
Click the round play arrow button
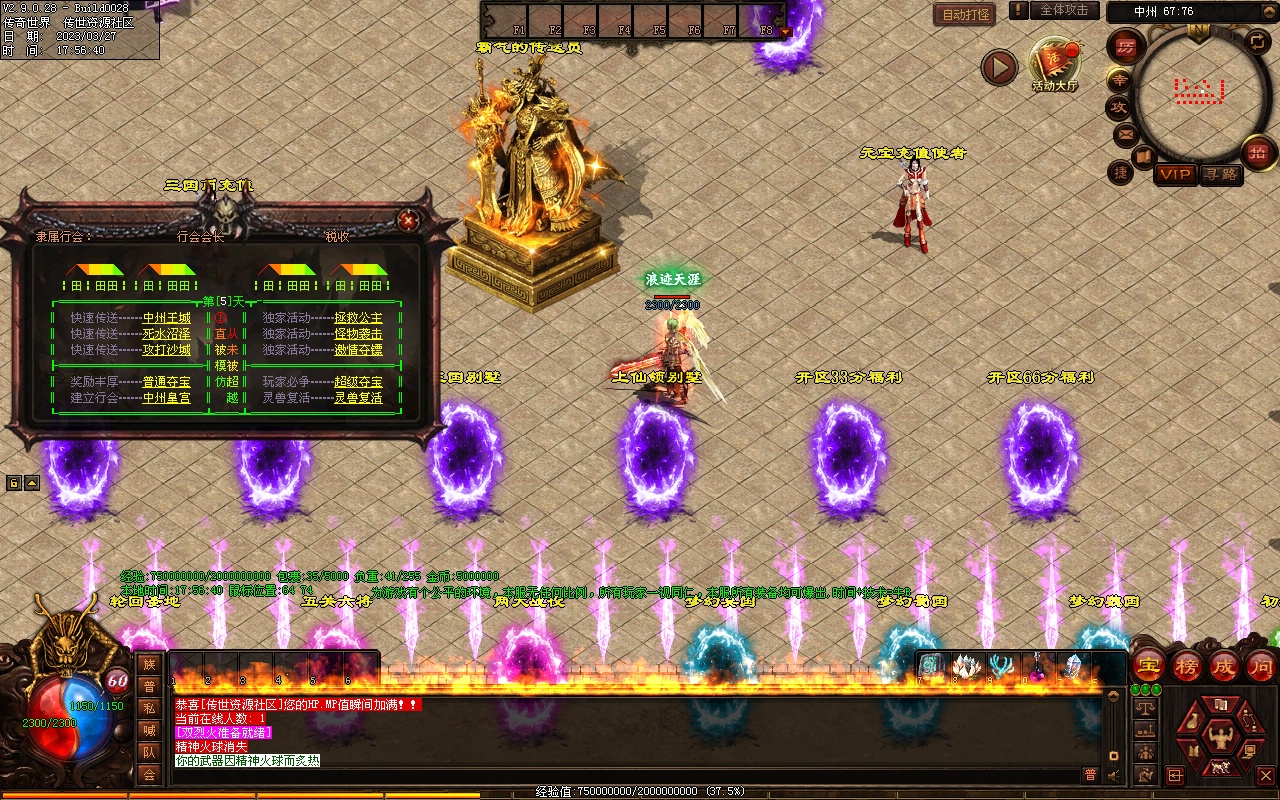998,67
